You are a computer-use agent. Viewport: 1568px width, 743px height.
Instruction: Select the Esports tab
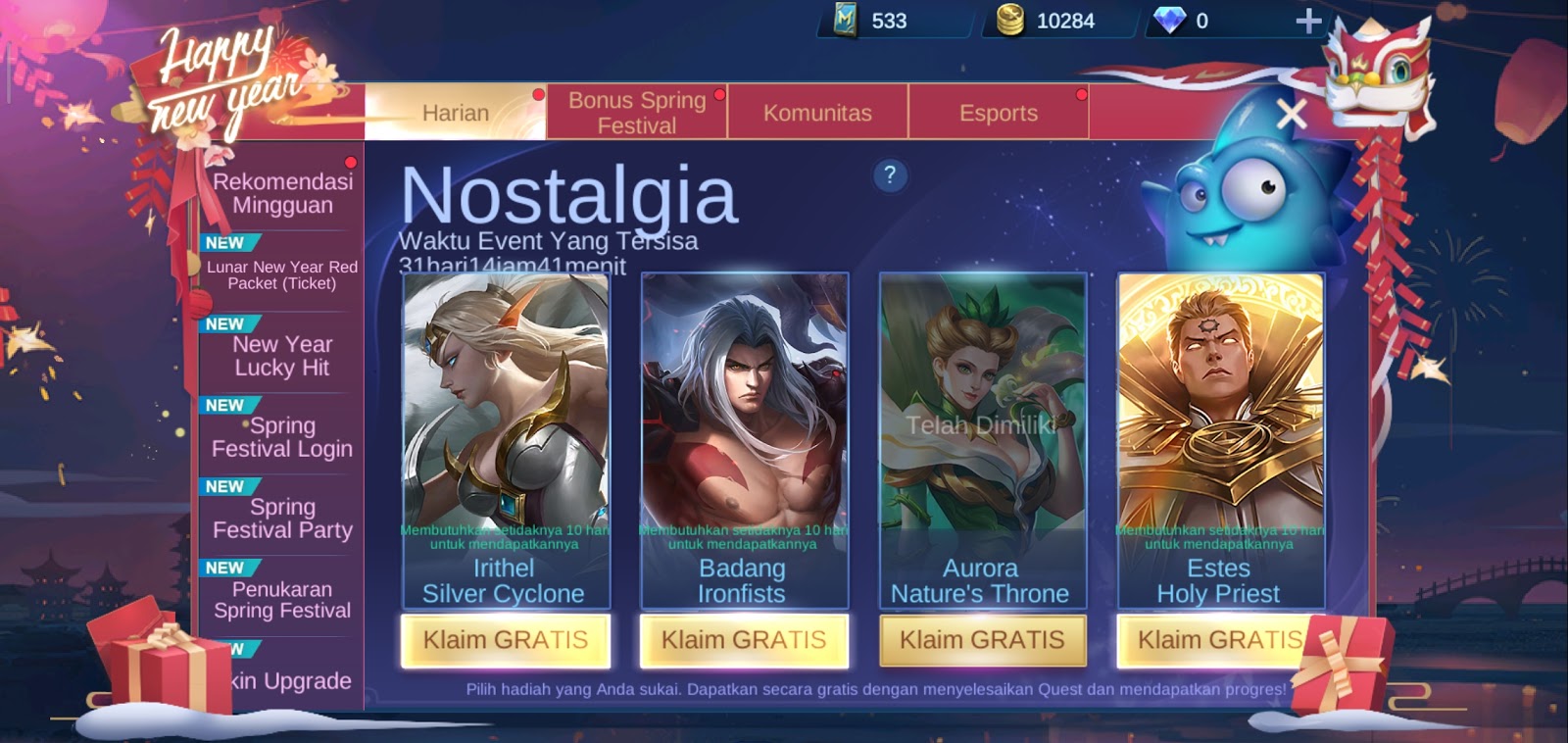tap(999, 113)
